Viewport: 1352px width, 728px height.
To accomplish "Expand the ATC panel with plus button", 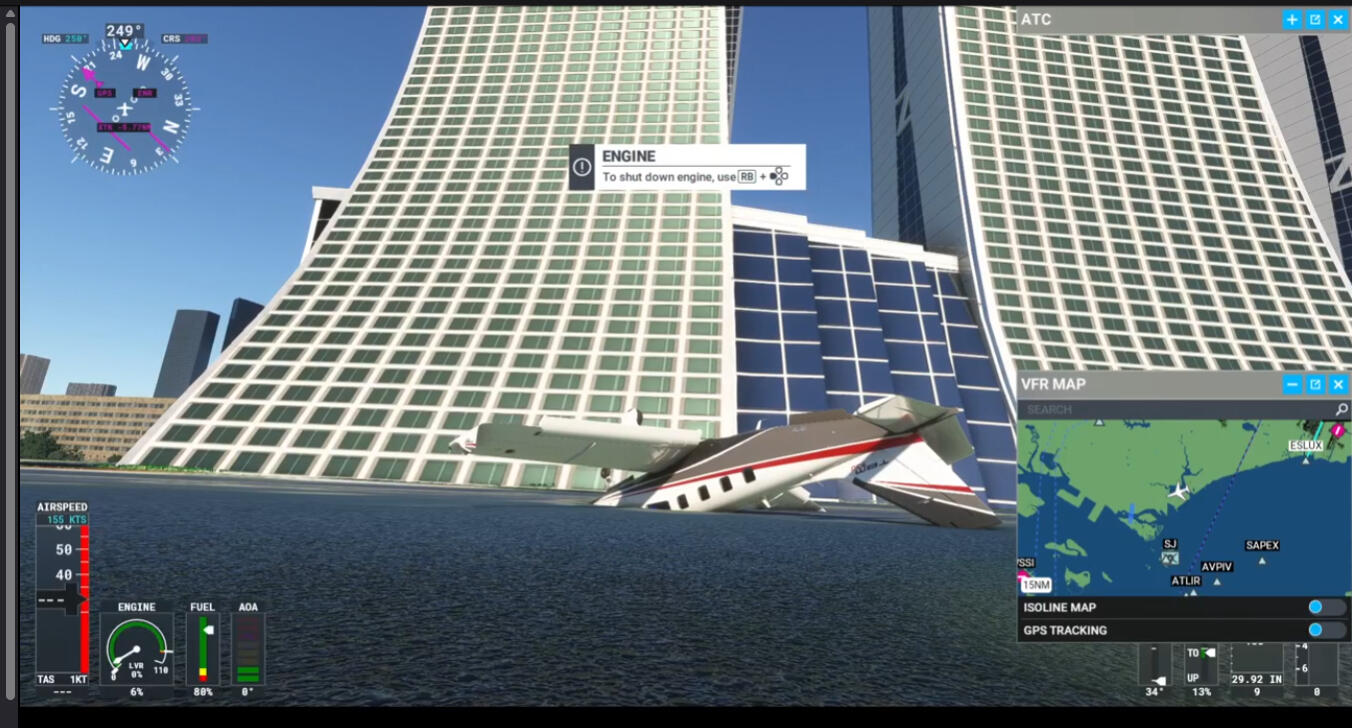I will [1292, 19].
